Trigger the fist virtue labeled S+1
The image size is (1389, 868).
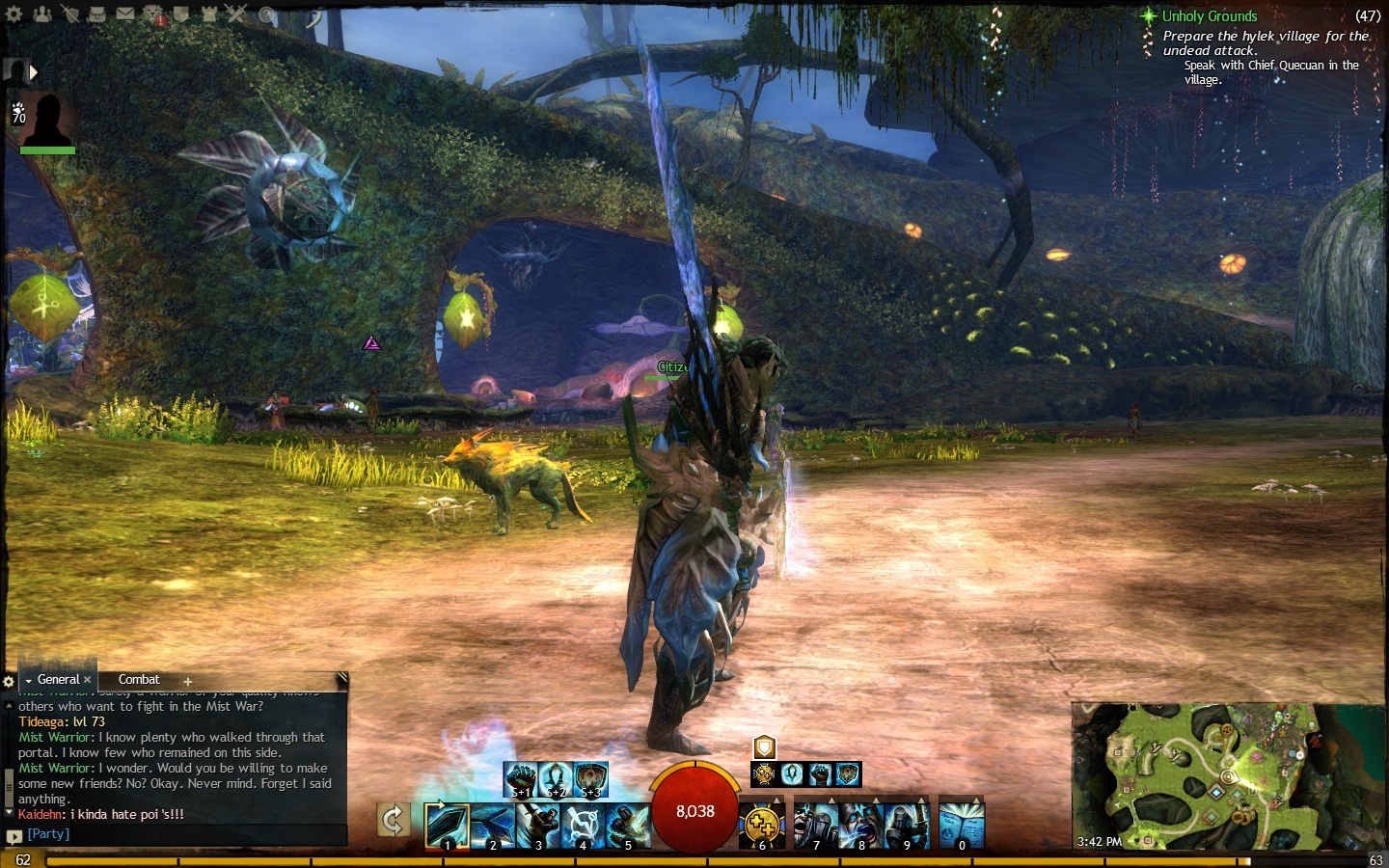pyautogui.click(x=521, y=778)
